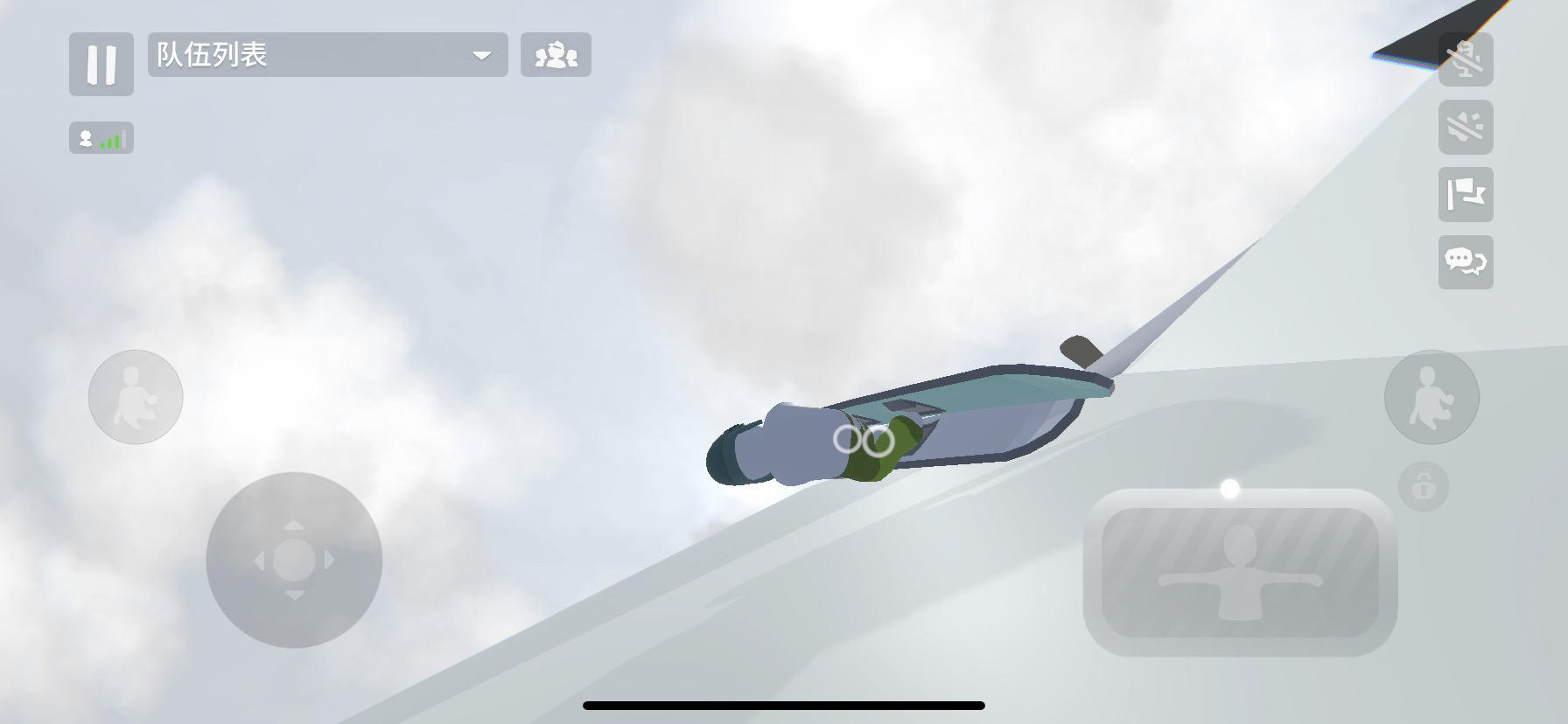The width and height of the screenshot is (1568, 724).
Task: Tap the pause icon to pause the game
Action: click(x=101, y=65)
